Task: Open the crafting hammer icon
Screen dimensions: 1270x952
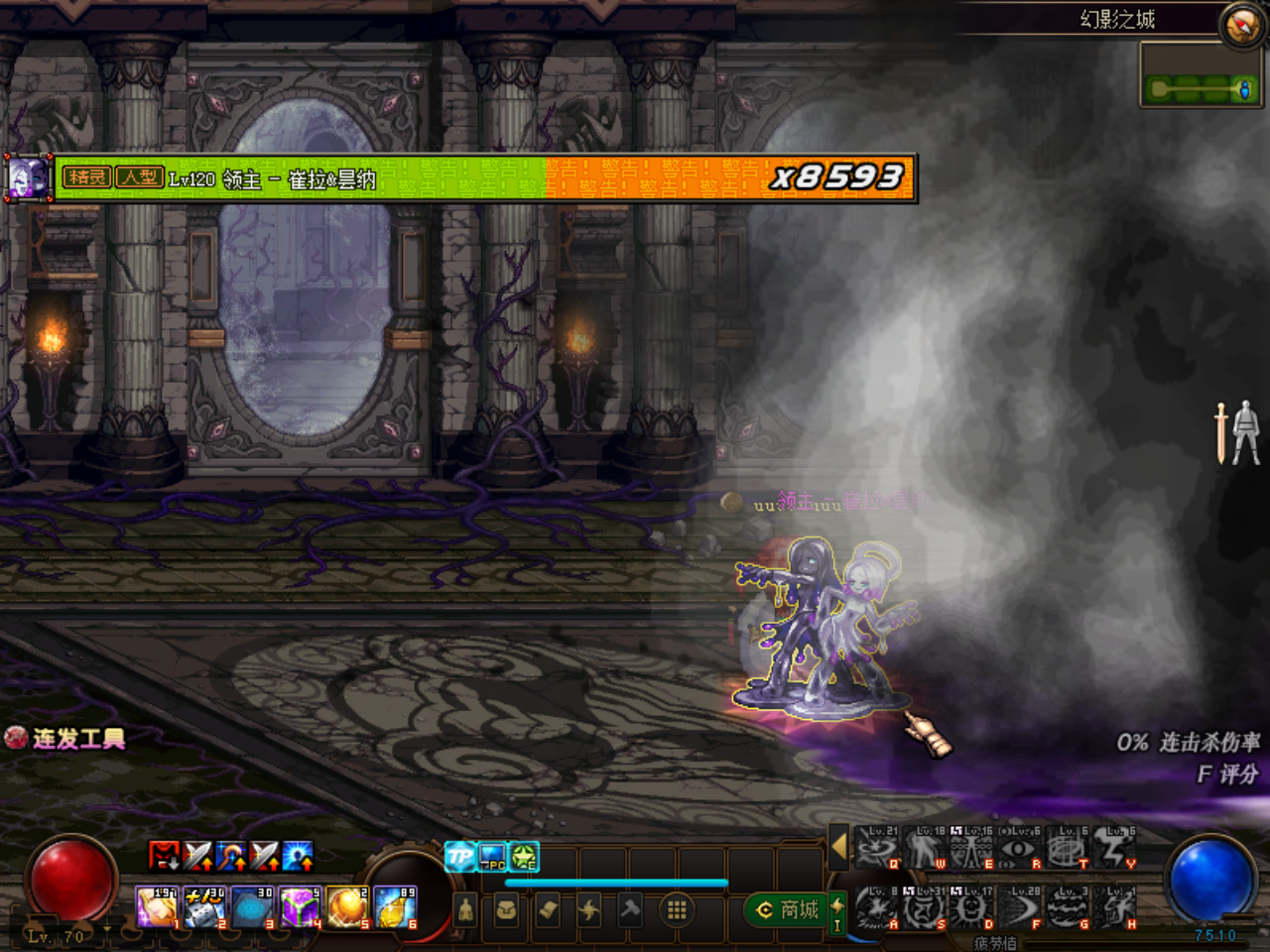Action: click(x=631, y=909)
